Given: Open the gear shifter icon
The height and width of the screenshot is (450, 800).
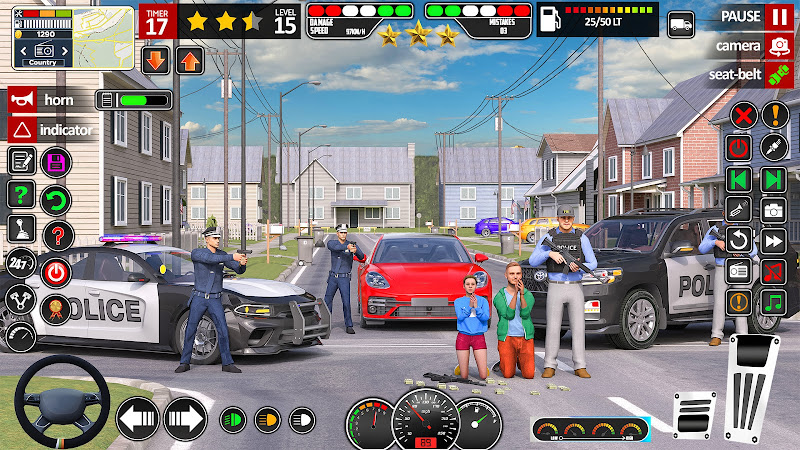Looking at the screenshot, I should 21,228.
